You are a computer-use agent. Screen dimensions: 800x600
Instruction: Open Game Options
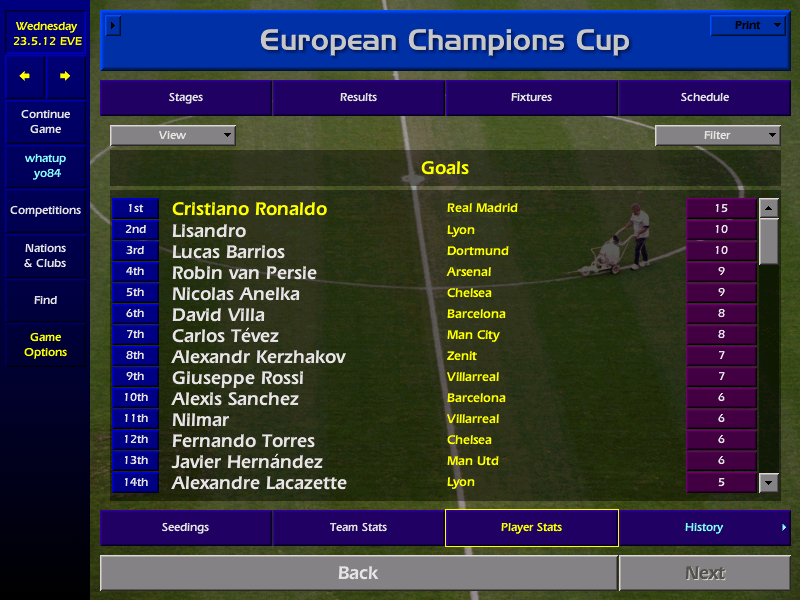point(46,345)
